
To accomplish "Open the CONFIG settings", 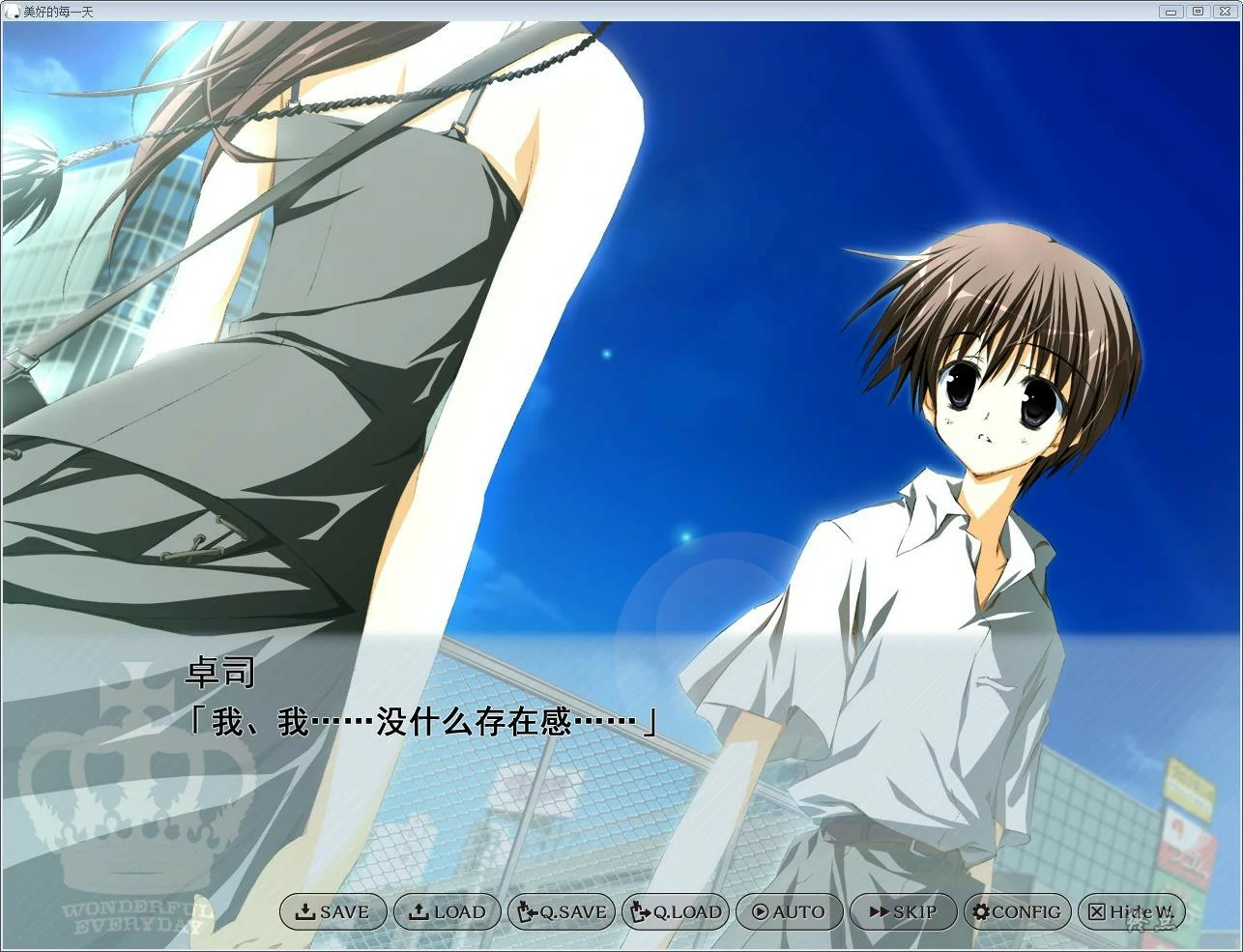I will 1017,911.
